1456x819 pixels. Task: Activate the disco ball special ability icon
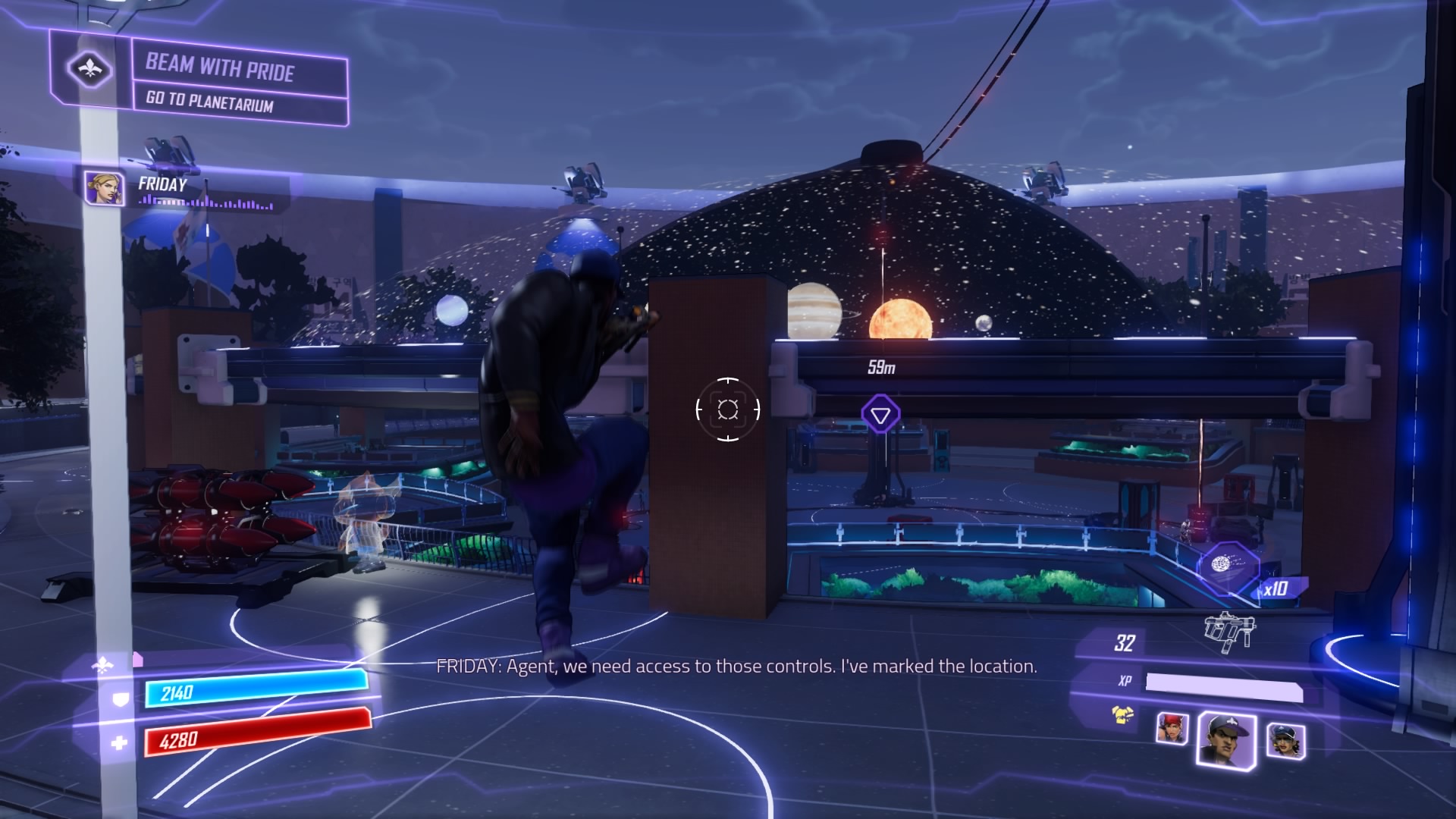pos(1222,565)
